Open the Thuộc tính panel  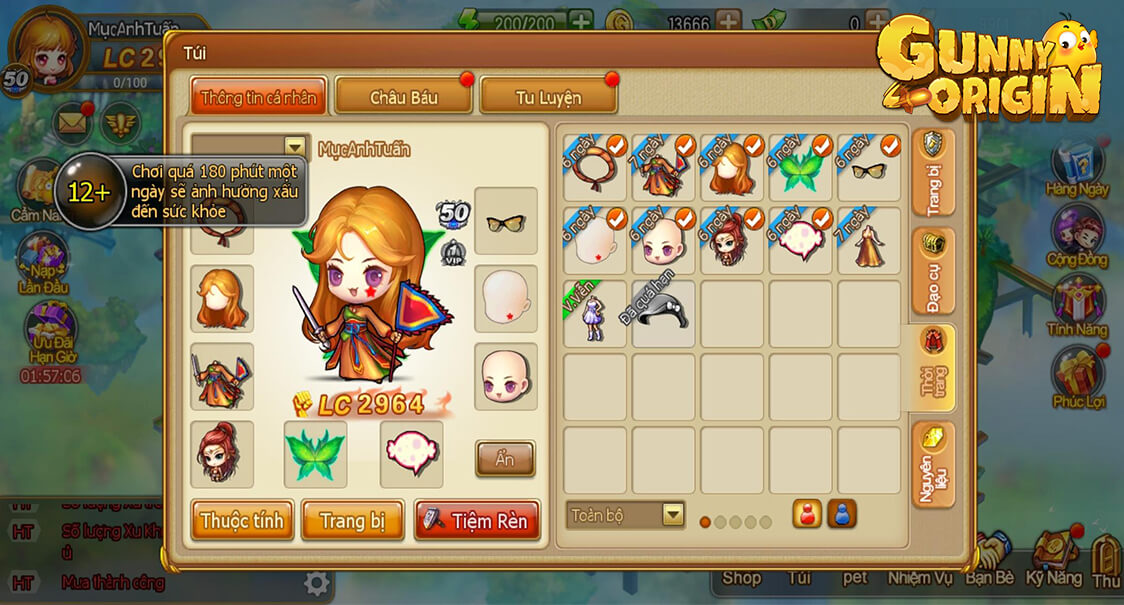coord(242,521)
